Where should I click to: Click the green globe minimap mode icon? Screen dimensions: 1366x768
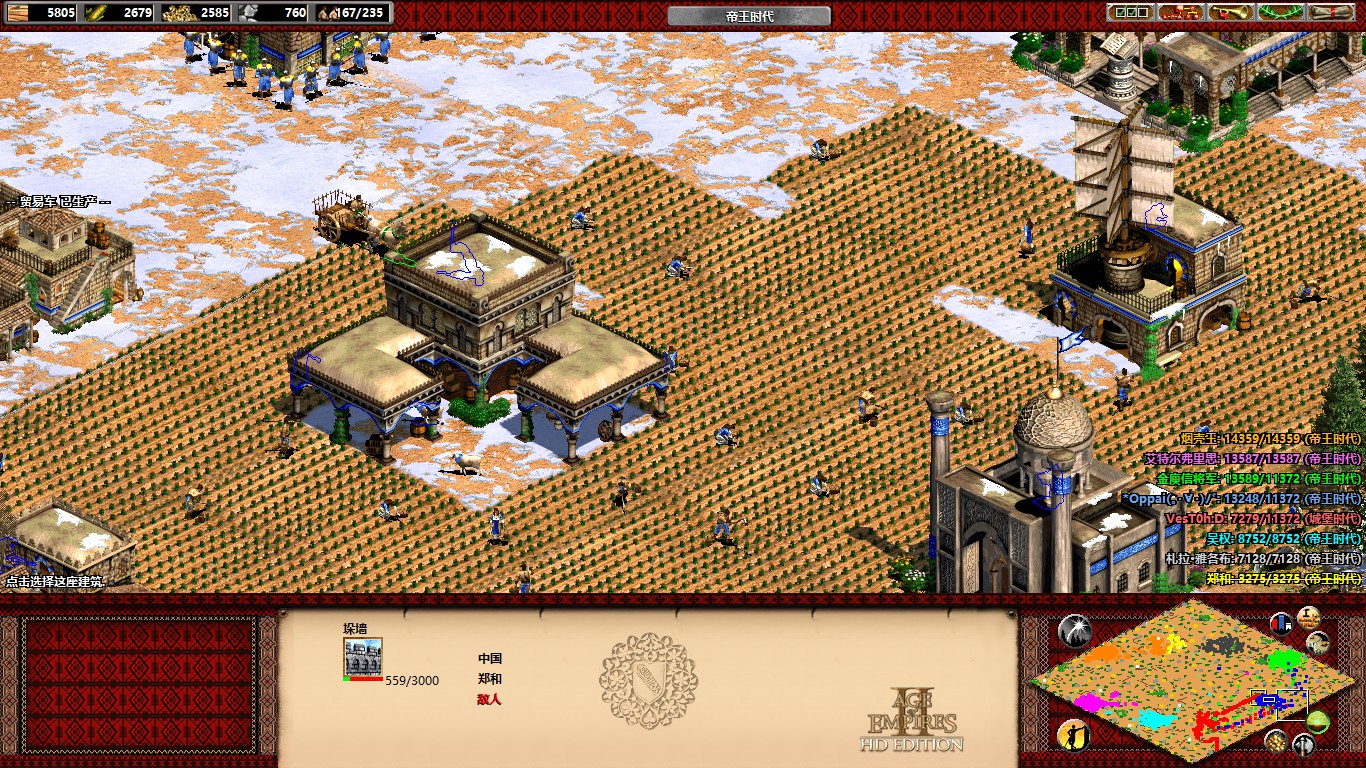pos(1318,721)
